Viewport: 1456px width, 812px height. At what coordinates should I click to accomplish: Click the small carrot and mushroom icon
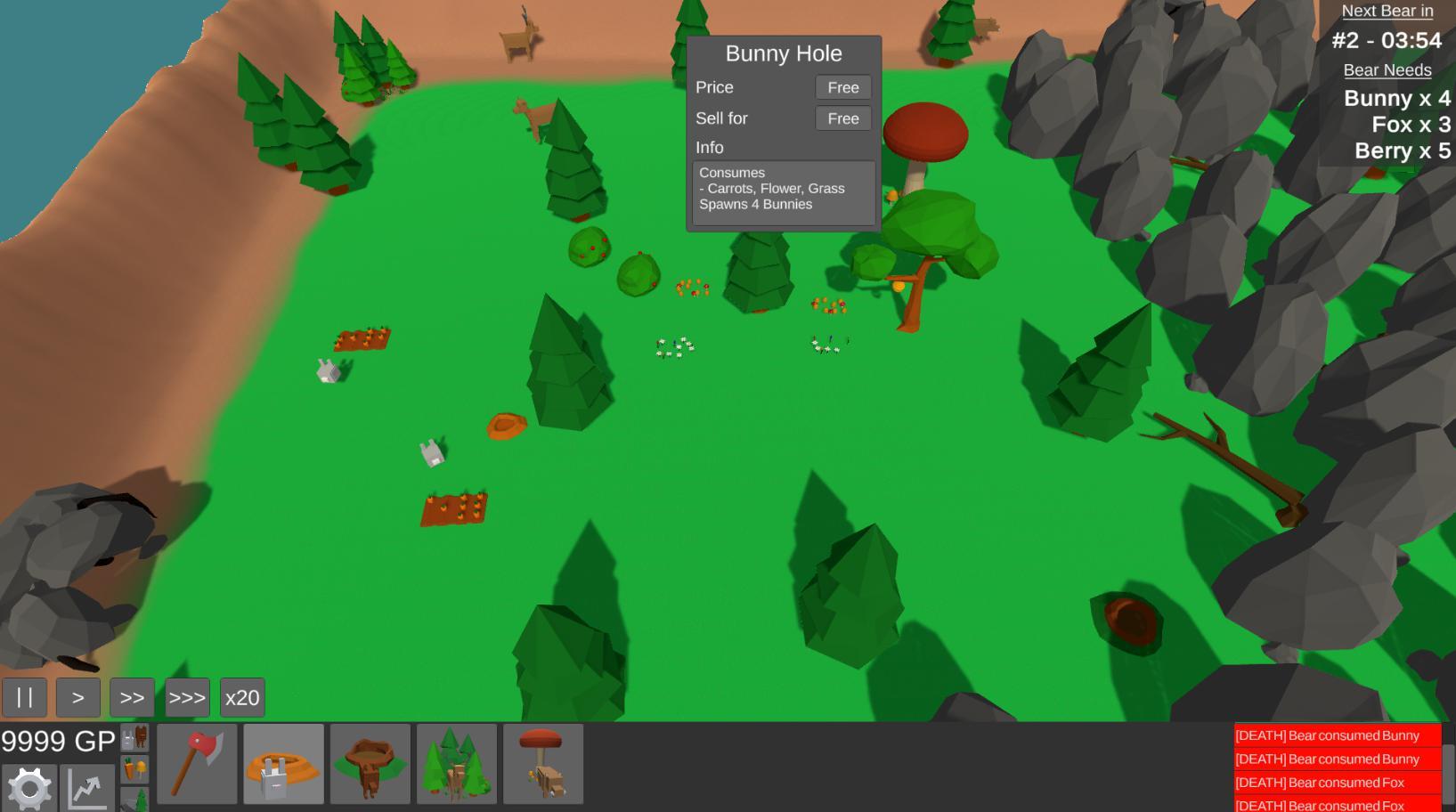click(135, 767)
